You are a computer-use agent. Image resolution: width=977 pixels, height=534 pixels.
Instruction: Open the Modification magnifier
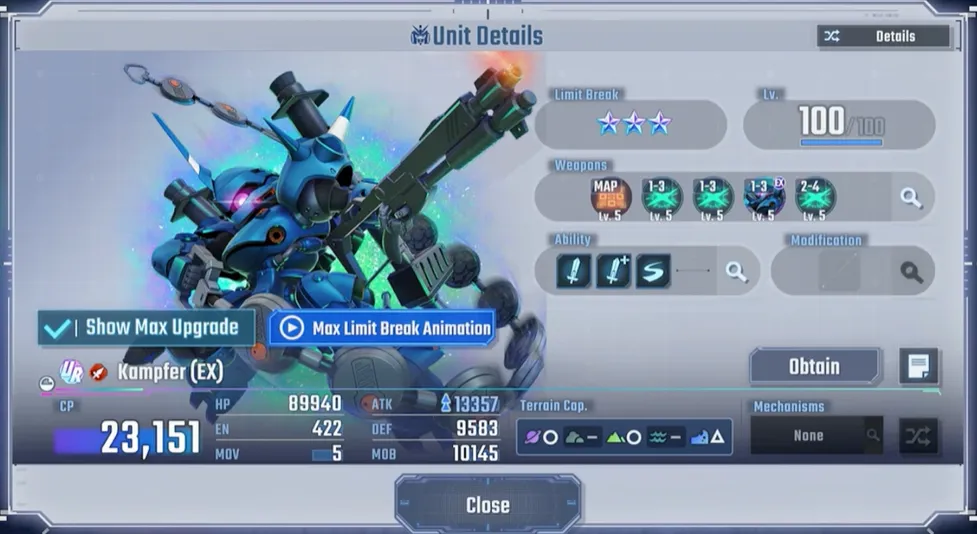click(911, 271)
